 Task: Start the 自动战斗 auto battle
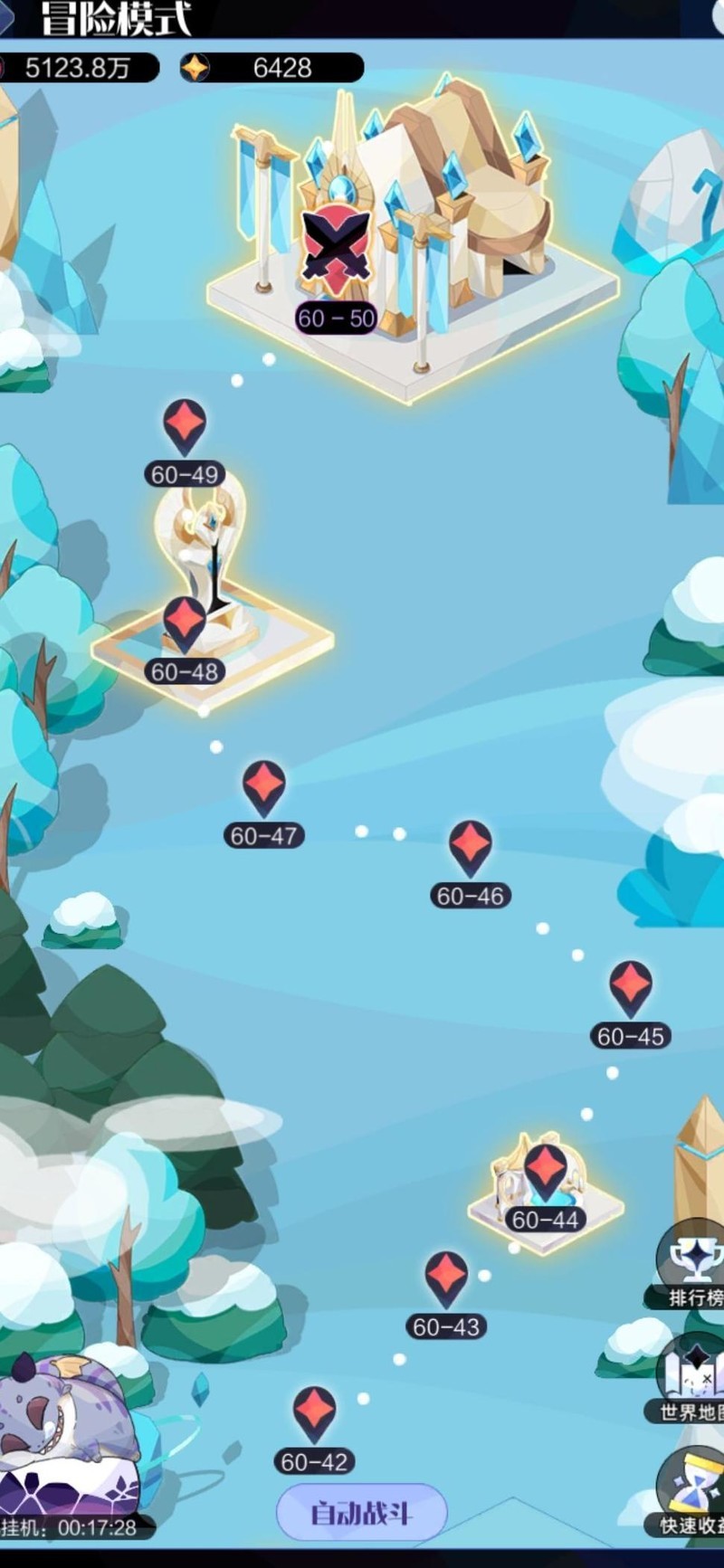pos(361,1513)
